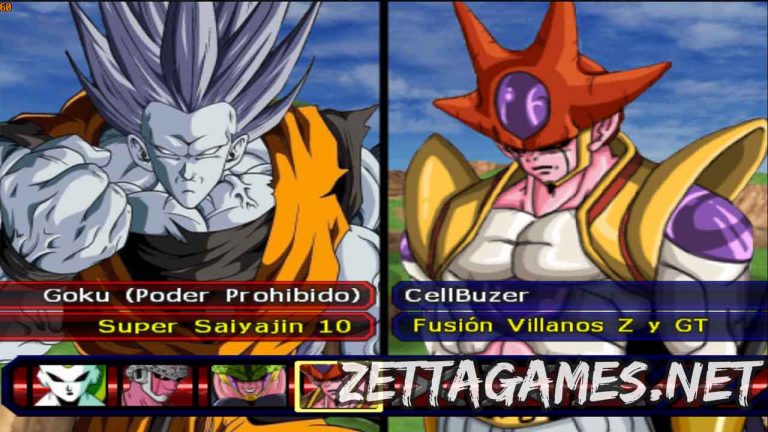Select the highlighted CellBuzer thumbnail

click(318, 385)
